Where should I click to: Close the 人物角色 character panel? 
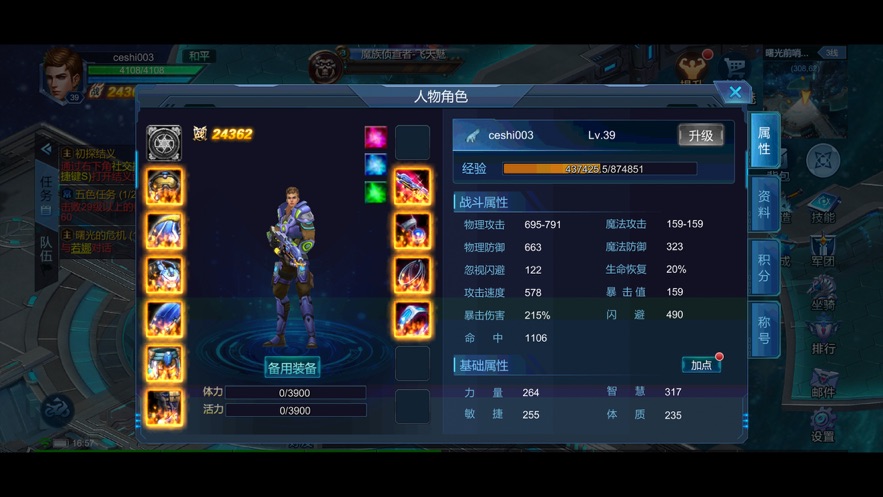point(735,93)
